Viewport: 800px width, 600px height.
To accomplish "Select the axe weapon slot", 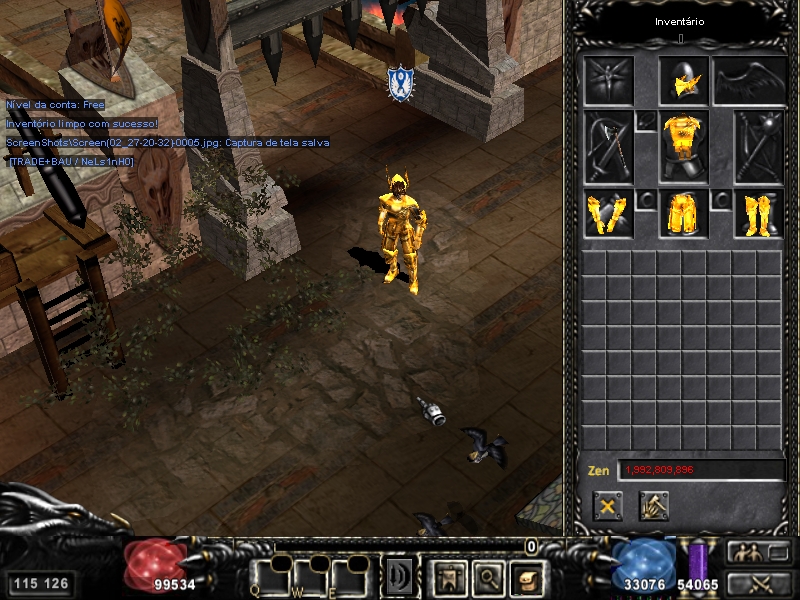I will click(609, 147).
